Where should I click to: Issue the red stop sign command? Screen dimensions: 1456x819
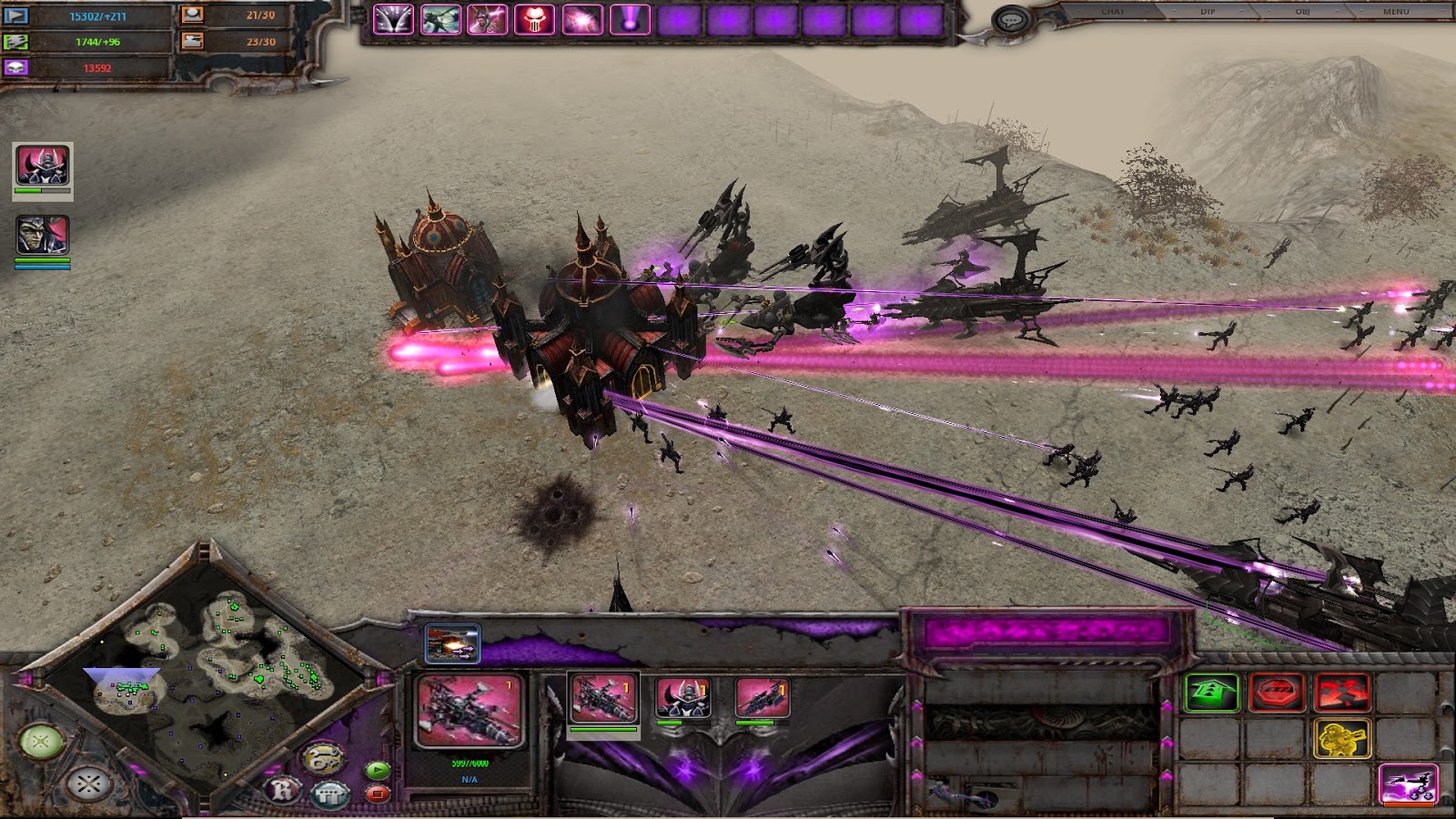1278,693
